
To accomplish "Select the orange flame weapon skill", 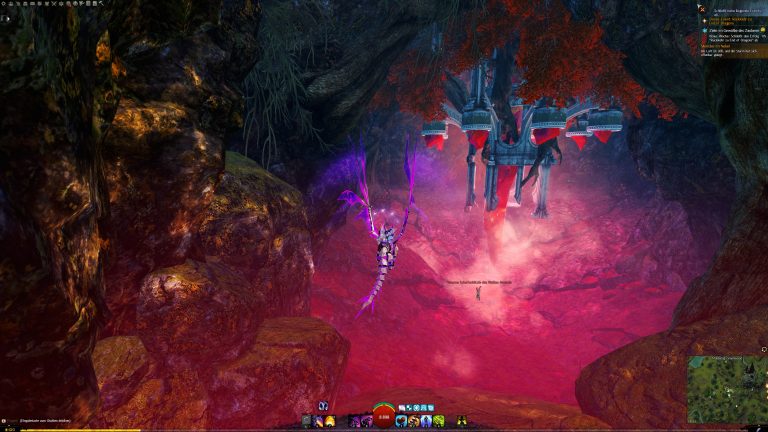I will click(329, 421).
